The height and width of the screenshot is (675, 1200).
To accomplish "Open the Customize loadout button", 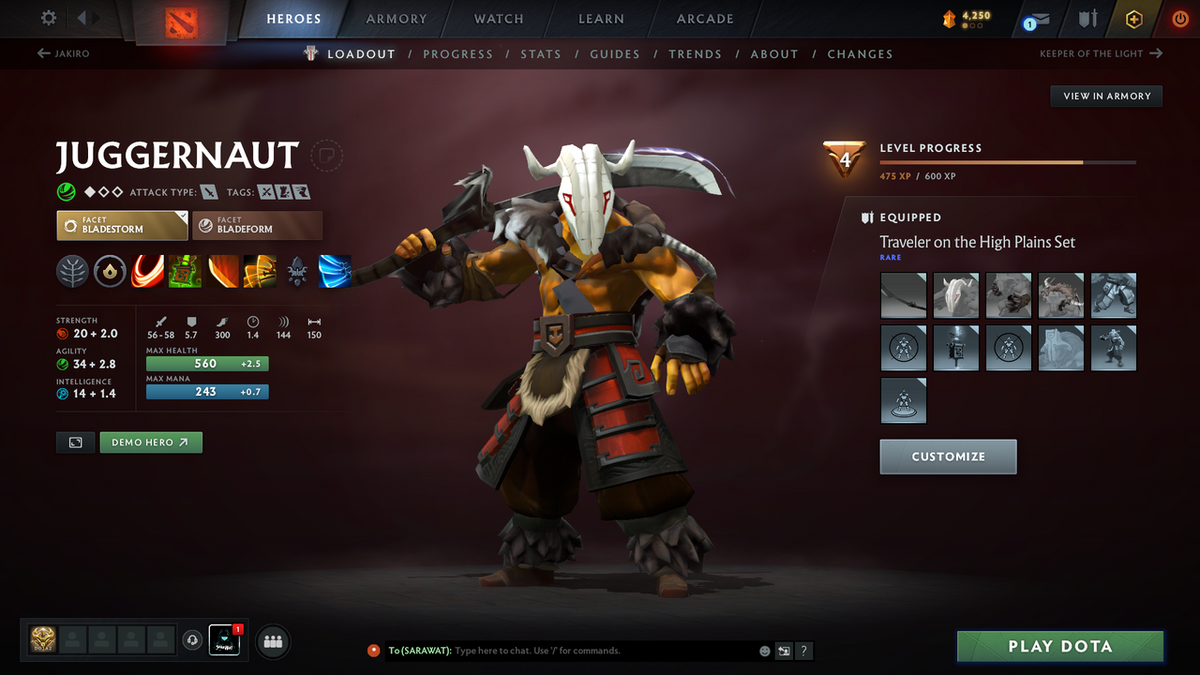I will pyautogui.click(x=948, y=457).
